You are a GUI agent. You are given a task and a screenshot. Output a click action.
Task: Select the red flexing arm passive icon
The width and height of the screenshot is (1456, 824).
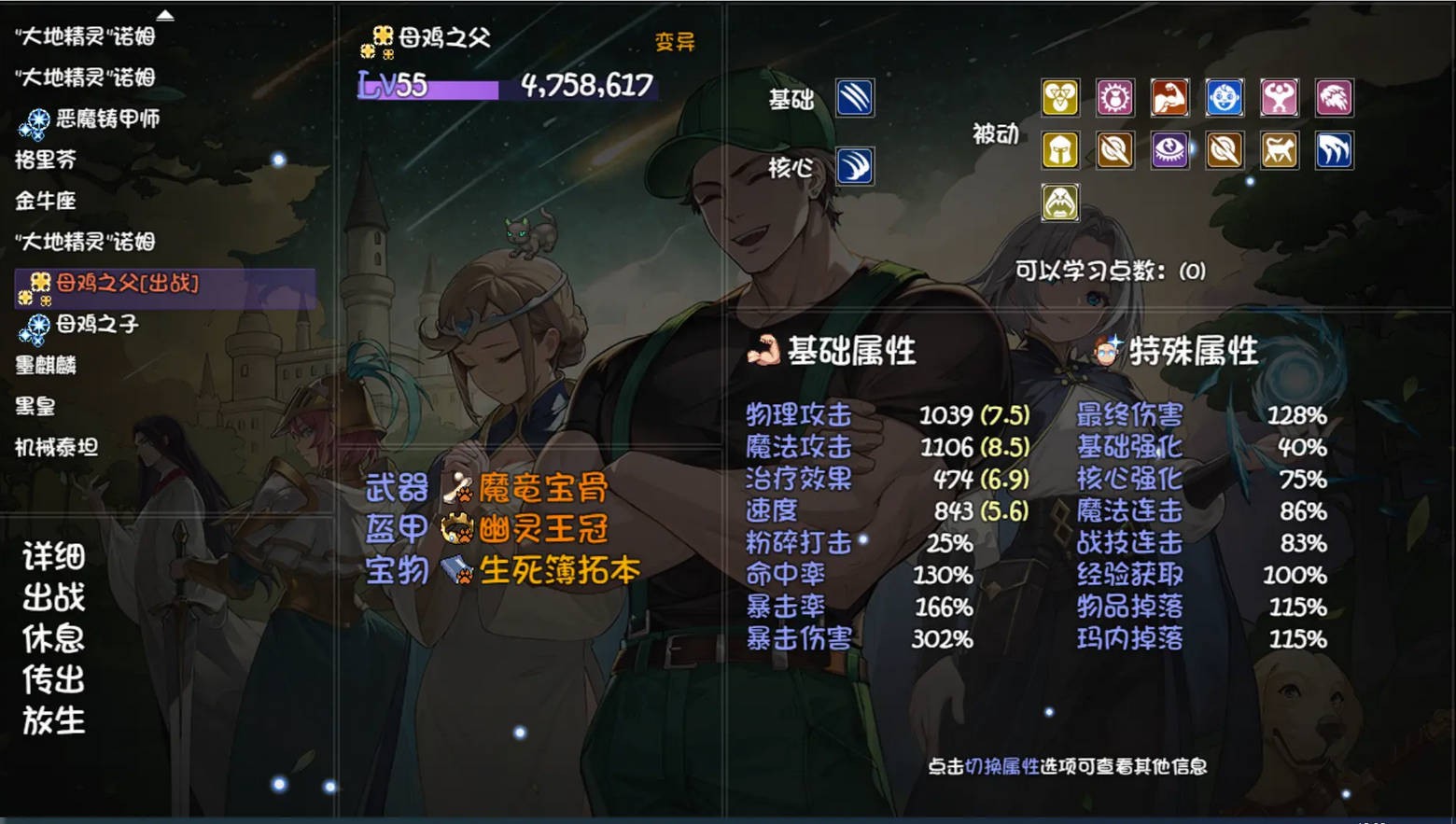[x=1169, y=96]
